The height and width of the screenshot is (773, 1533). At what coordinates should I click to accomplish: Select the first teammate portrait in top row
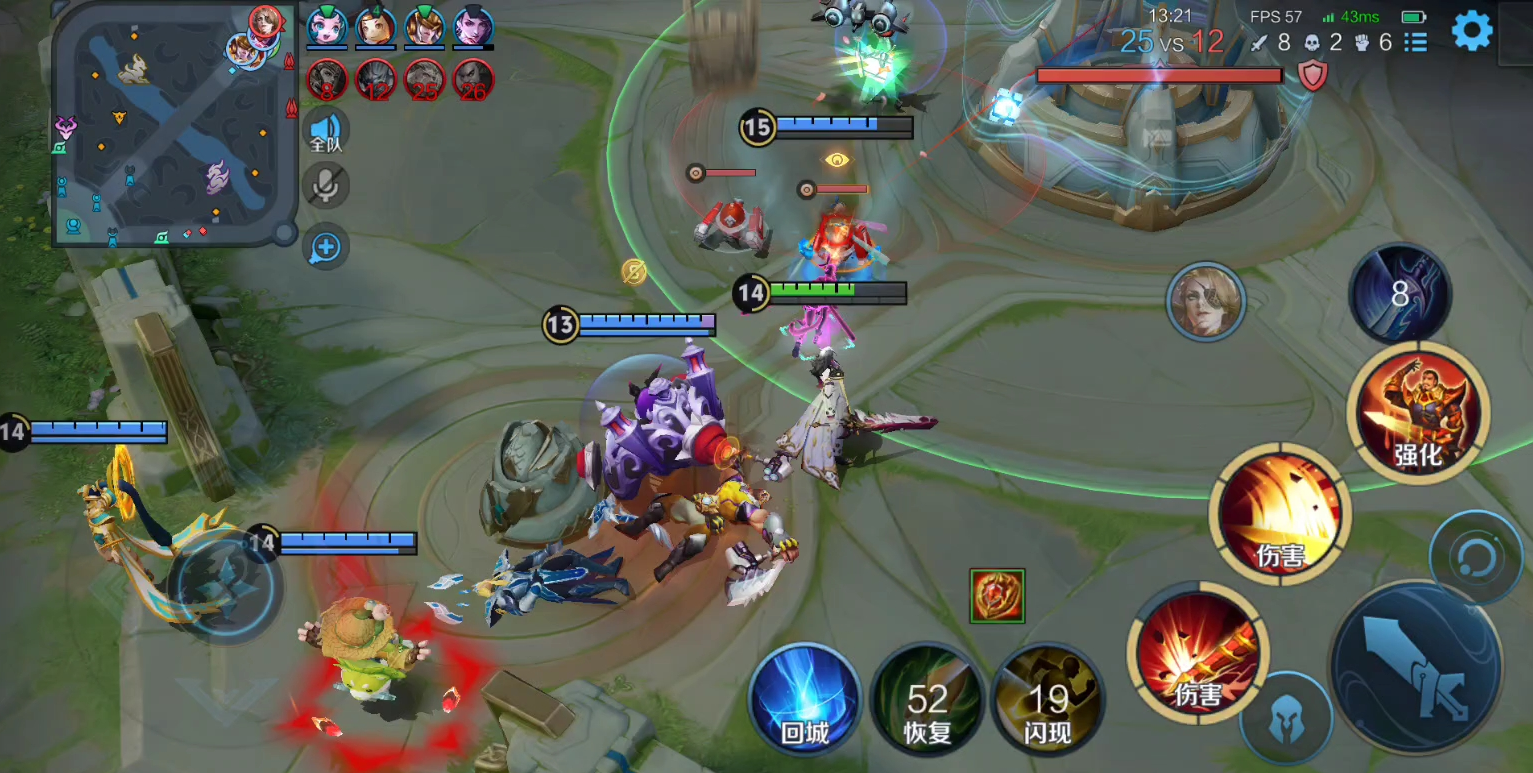click(327, 27)
